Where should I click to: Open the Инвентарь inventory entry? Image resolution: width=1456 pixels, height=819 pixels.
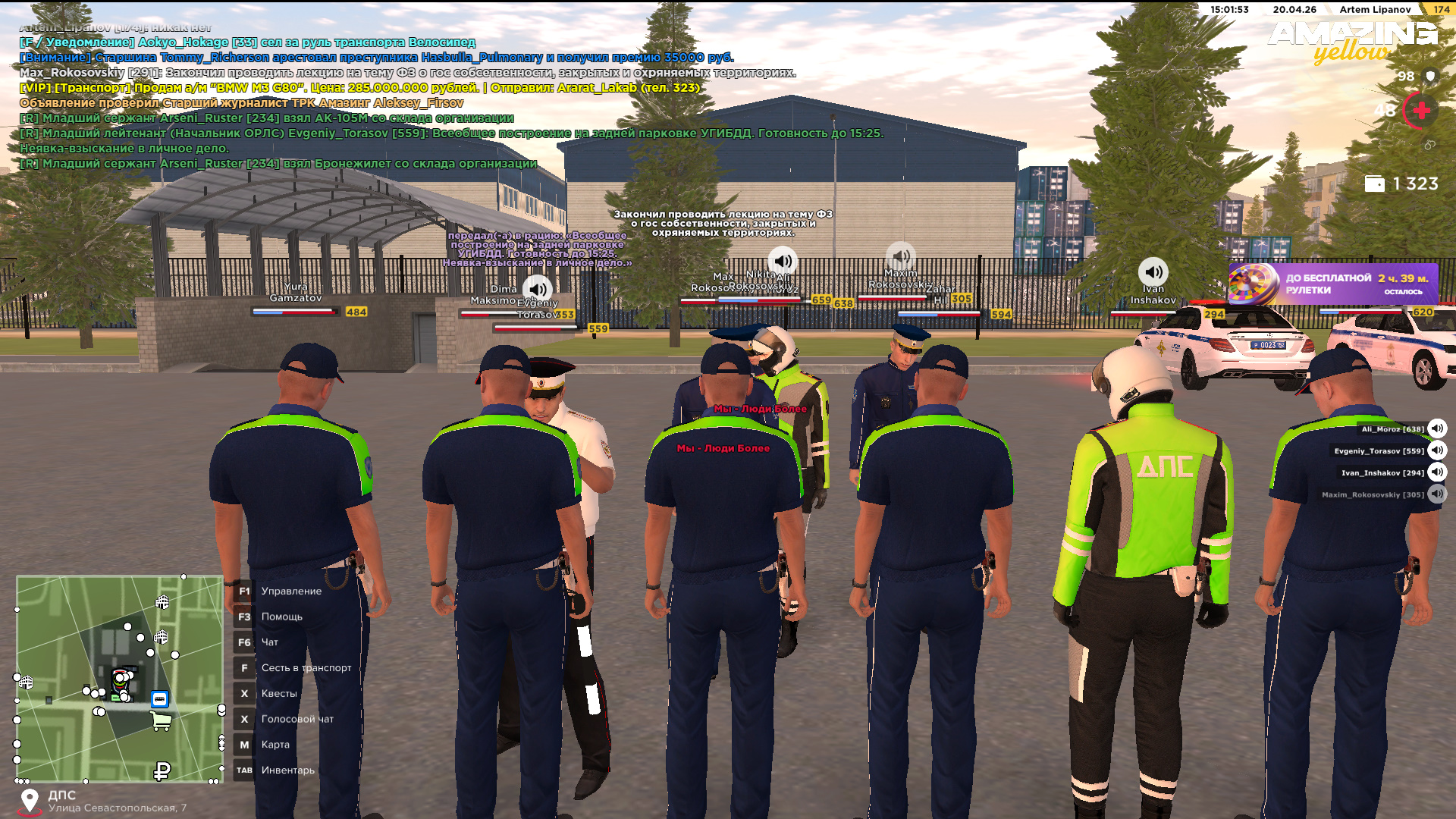click(x=287, y=770)
